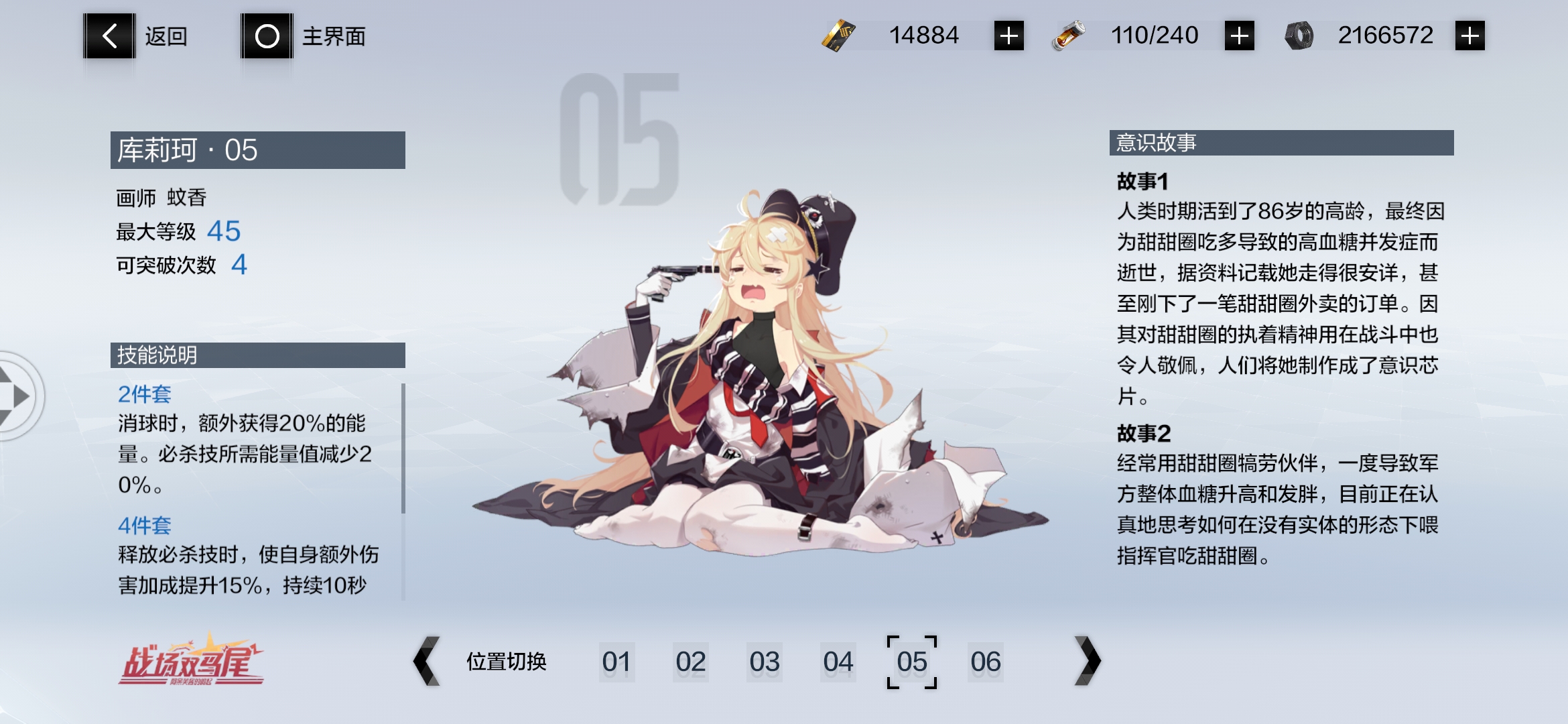Open the side panel arrow tab

tap(19, 396)
